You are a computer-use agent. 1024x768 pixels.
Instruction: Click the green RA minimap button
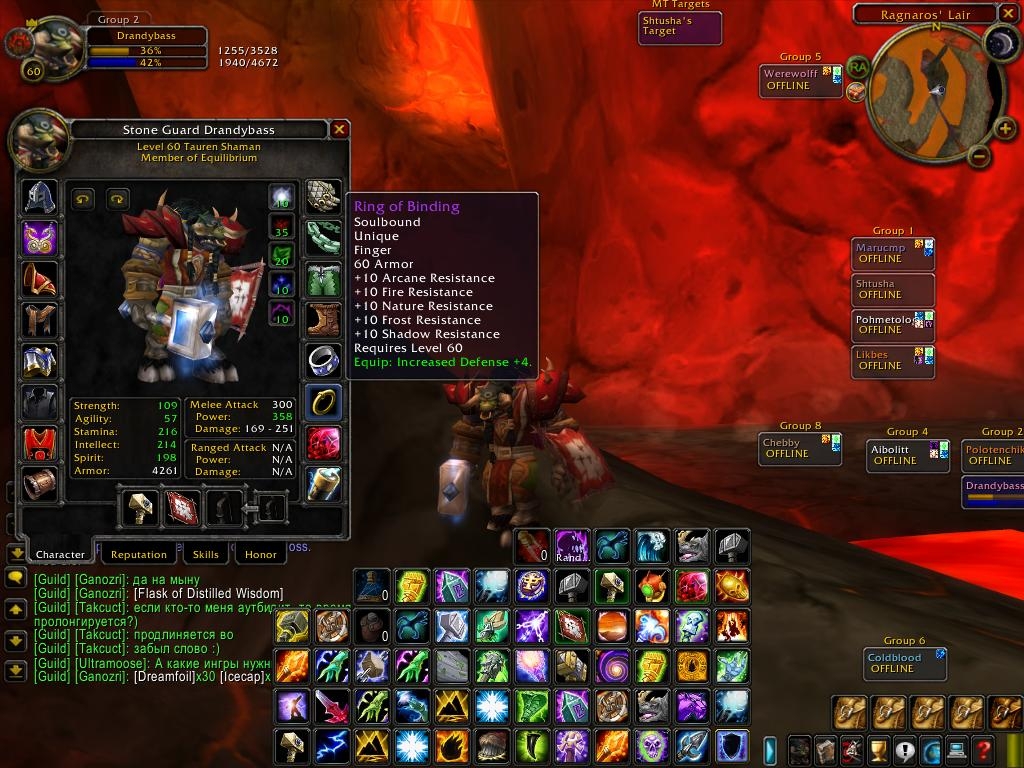pyautogui.click(x=857, y=67)
